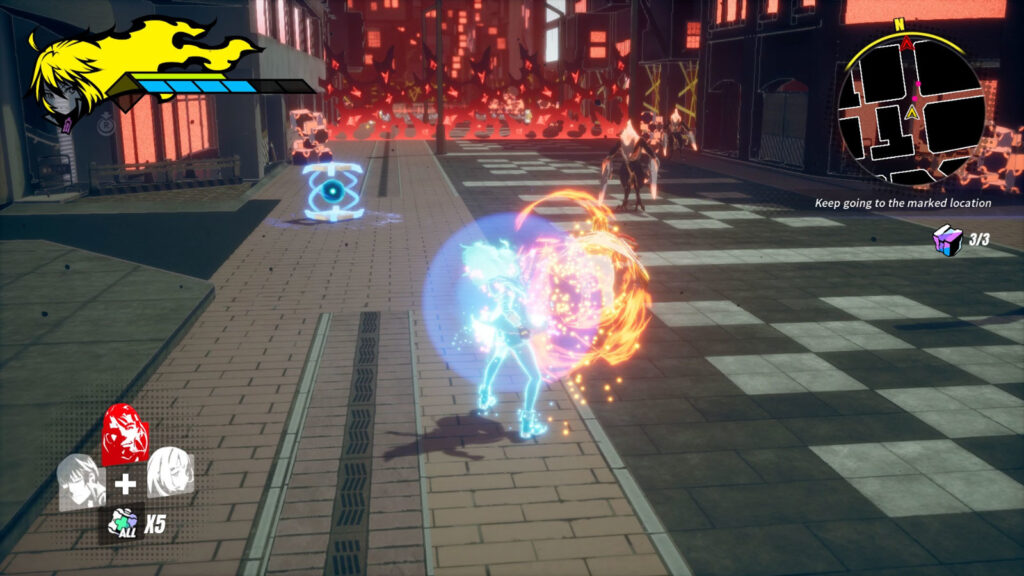Use the ALL item icon

coord(124,520)
